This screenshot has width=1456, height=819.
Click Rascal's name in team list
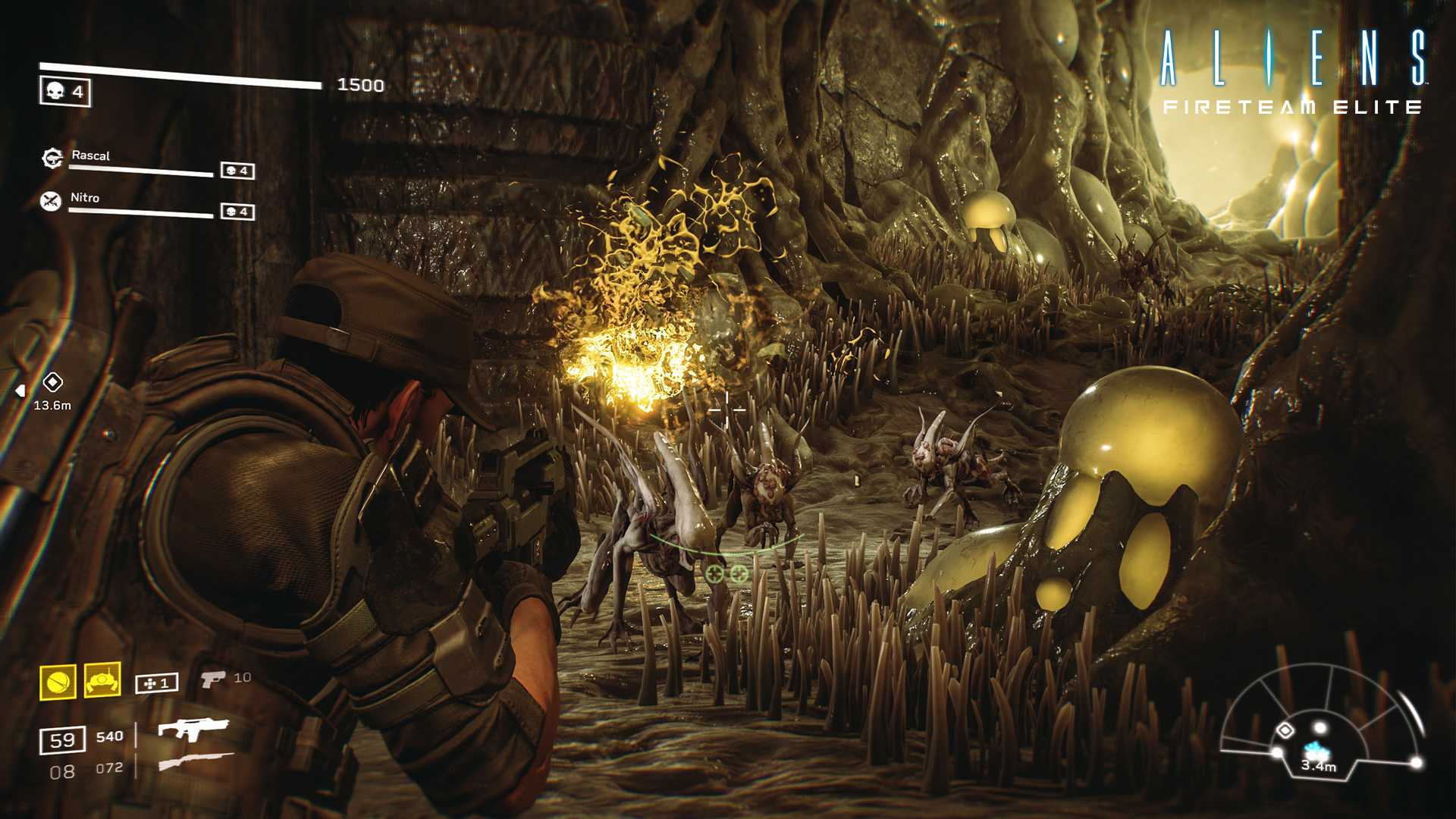pyautogui.click(x=90, y=155)
